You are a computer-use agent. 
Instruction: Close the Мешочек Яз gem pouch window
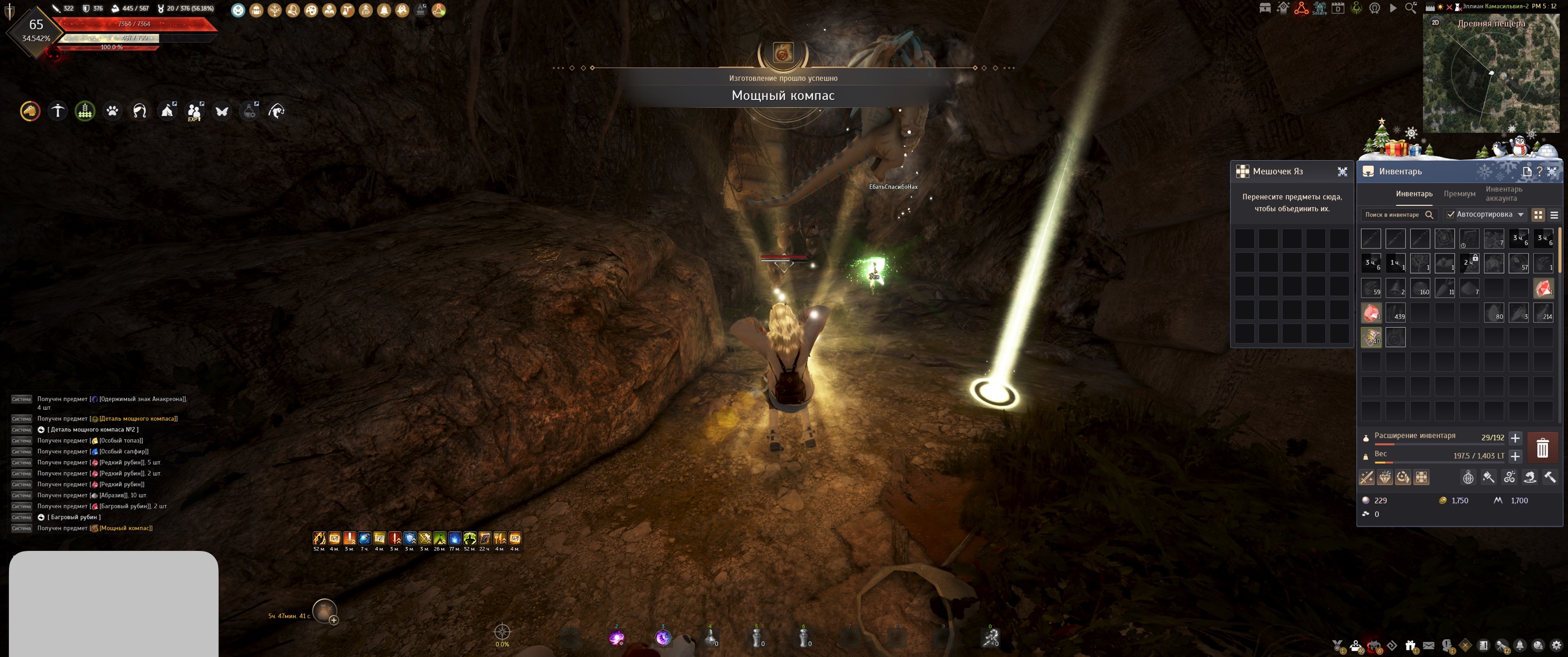click(x=1342, y=172)
